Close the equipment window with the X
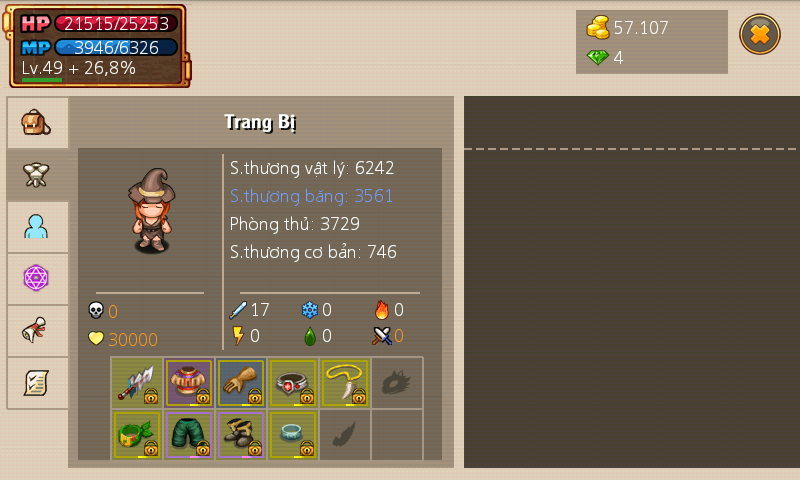The height and width of the screenshot is (480, 800). [759, 34]
